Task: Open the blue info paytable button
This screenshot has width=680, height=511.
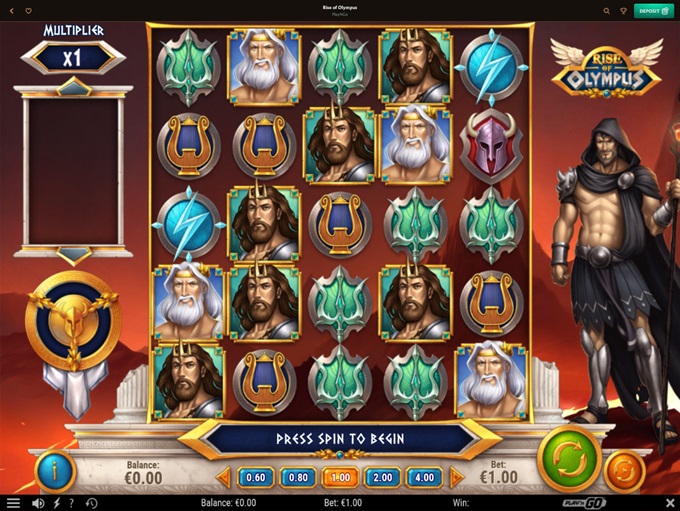Action: click(54, 469)
